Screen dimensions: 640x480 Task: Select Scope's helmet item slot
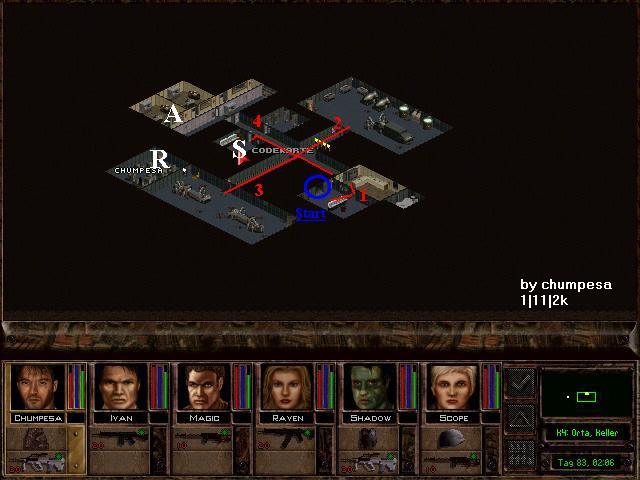tap(455, 439)
